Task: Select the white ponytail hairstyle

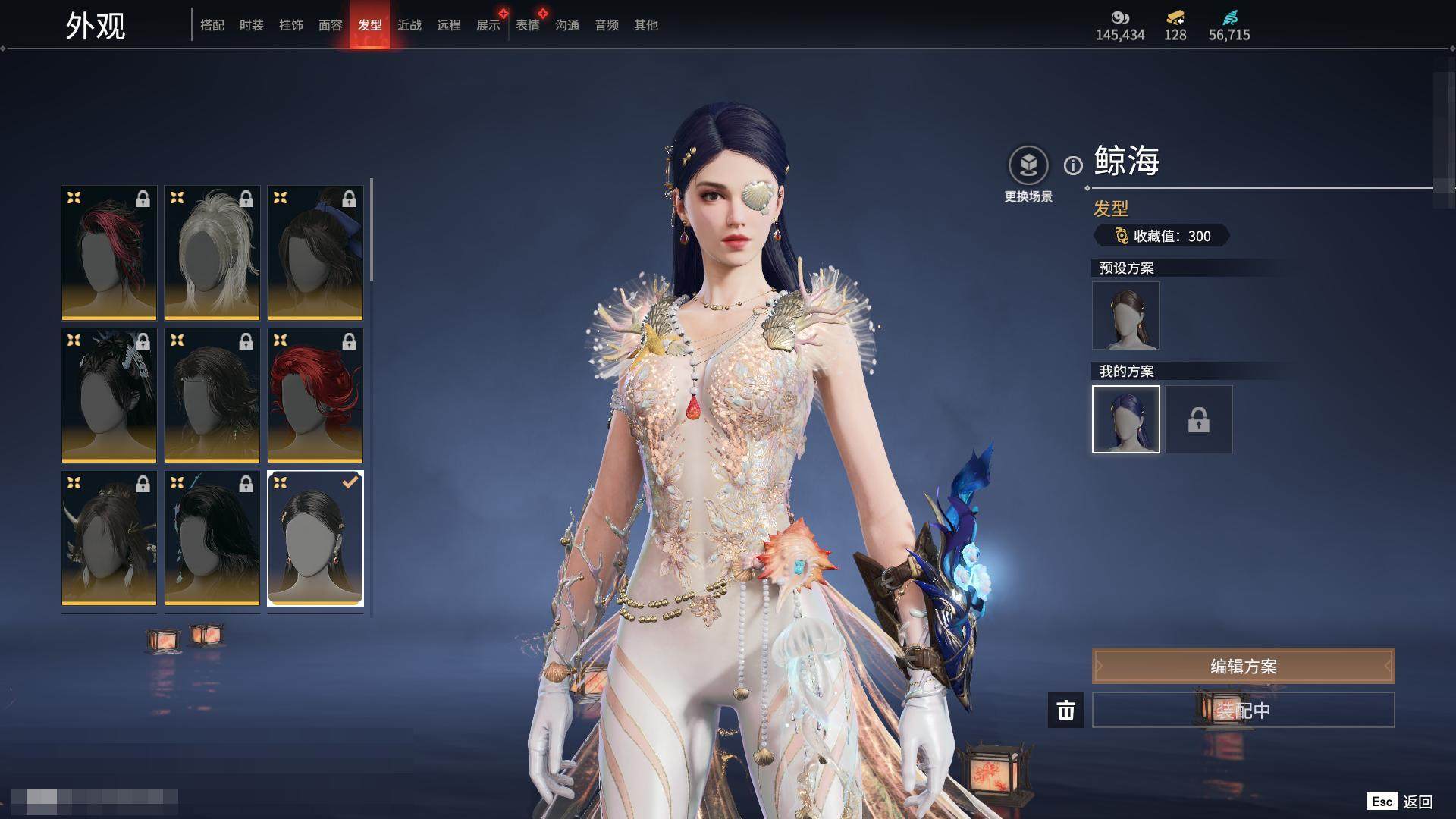Action: (x=212, y=253)
